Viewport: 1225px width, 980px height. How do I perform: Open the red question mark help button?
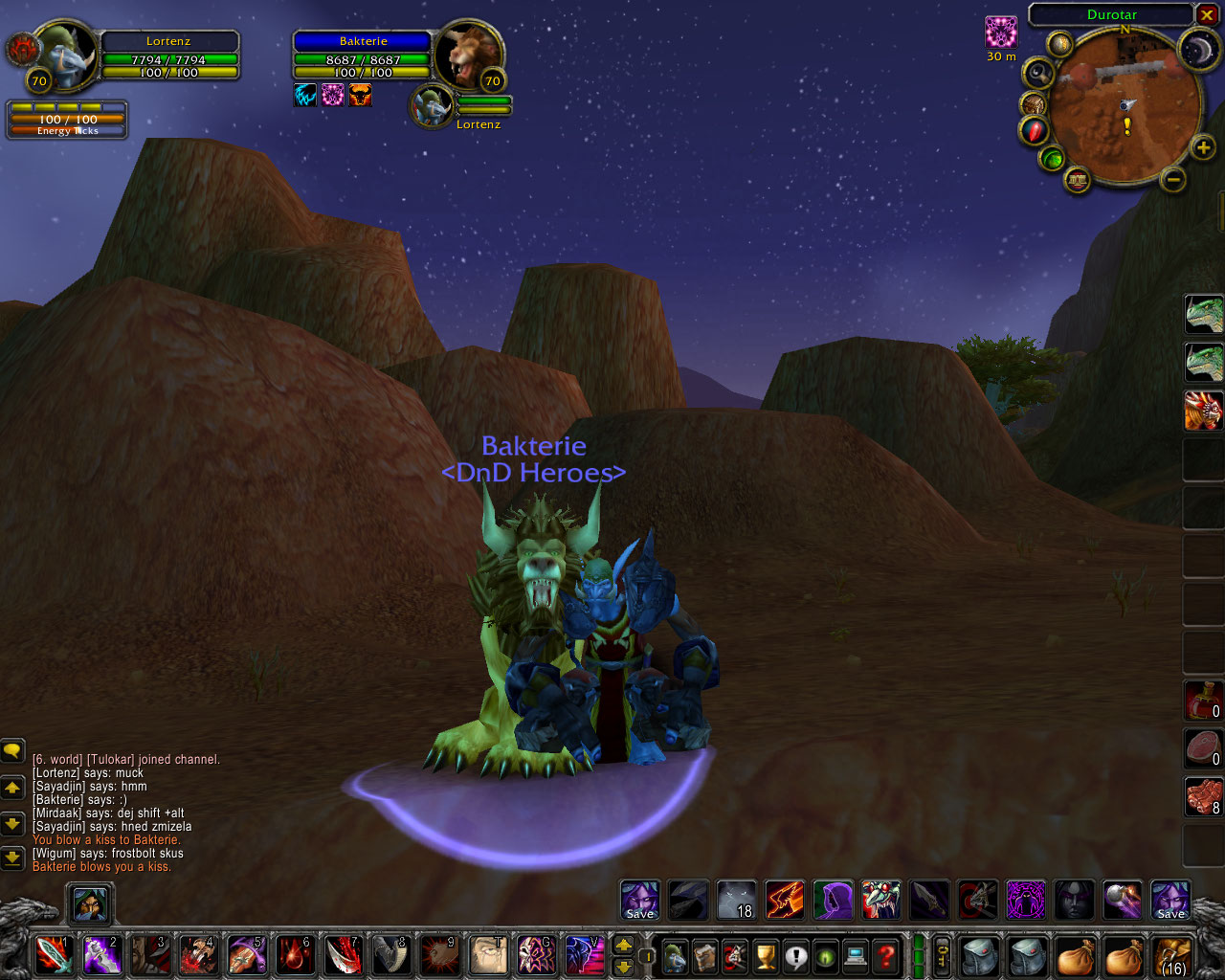click(886, 955)
